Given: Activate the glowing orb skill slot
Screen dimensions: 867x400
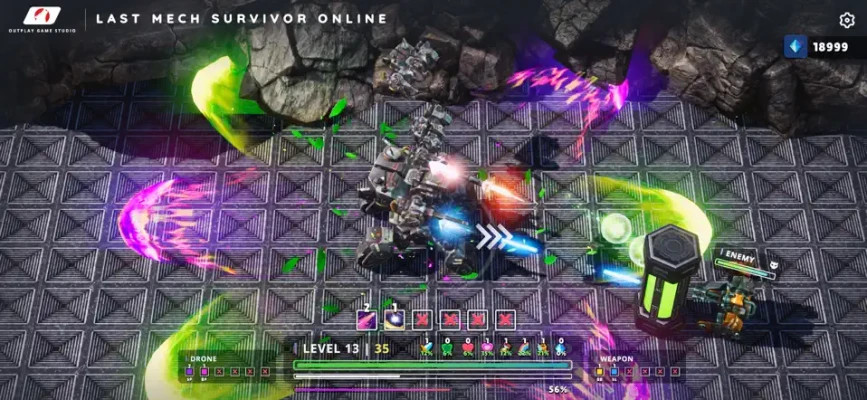Looking at the screenshot, I should (395, 320).
